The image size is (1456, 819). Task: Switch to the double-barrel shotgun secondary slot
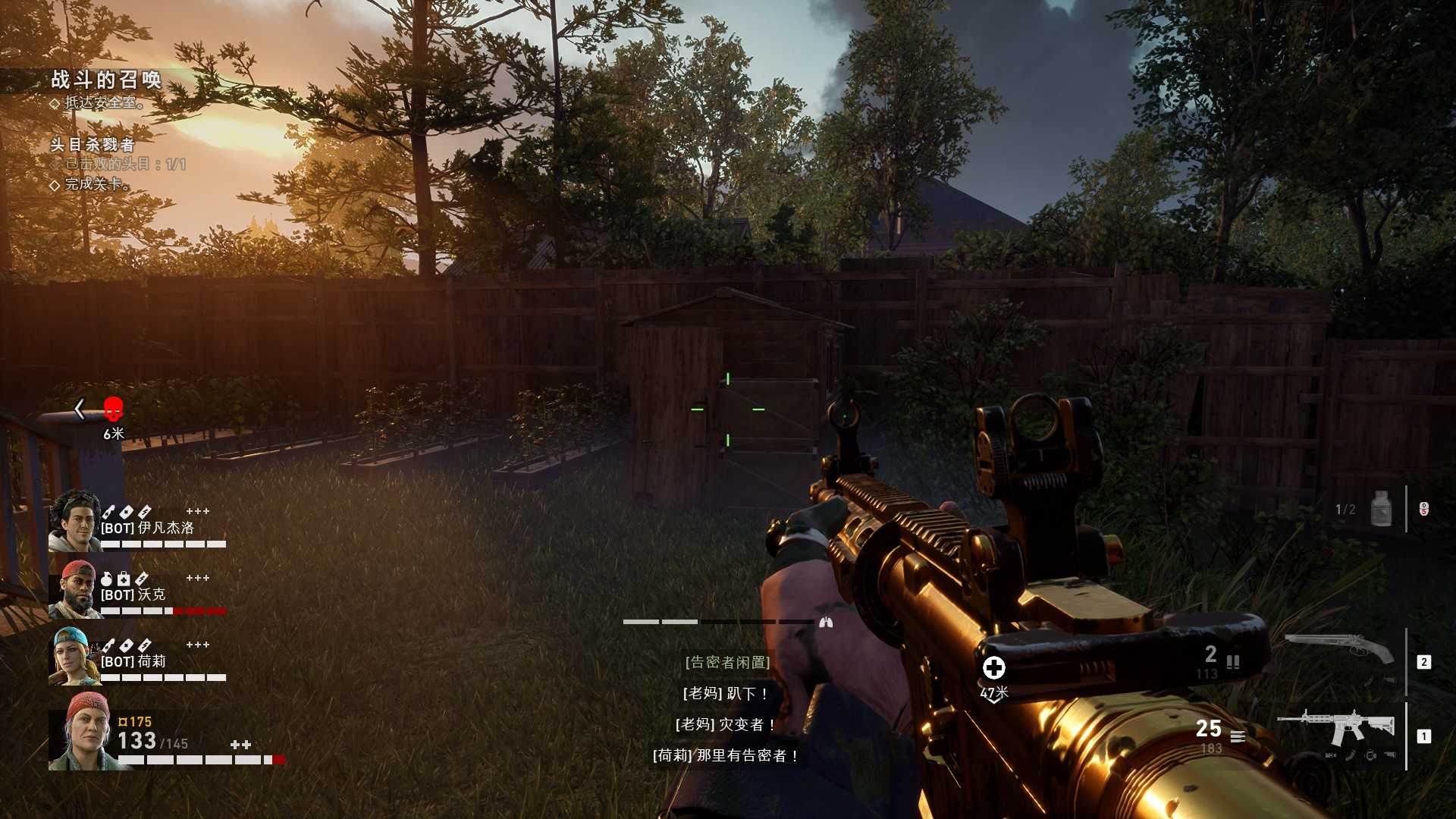(1339, 649)
